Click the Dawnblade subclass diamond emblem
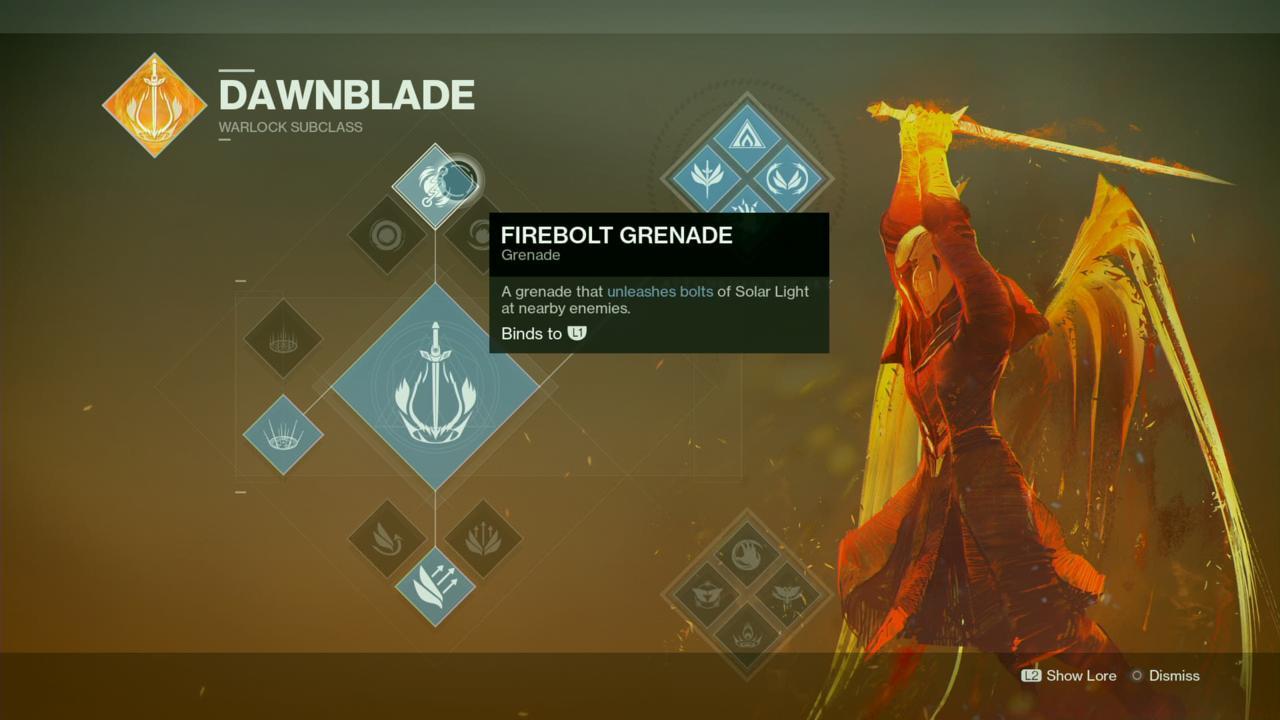1280x720 pixels. tap(154, 104)
